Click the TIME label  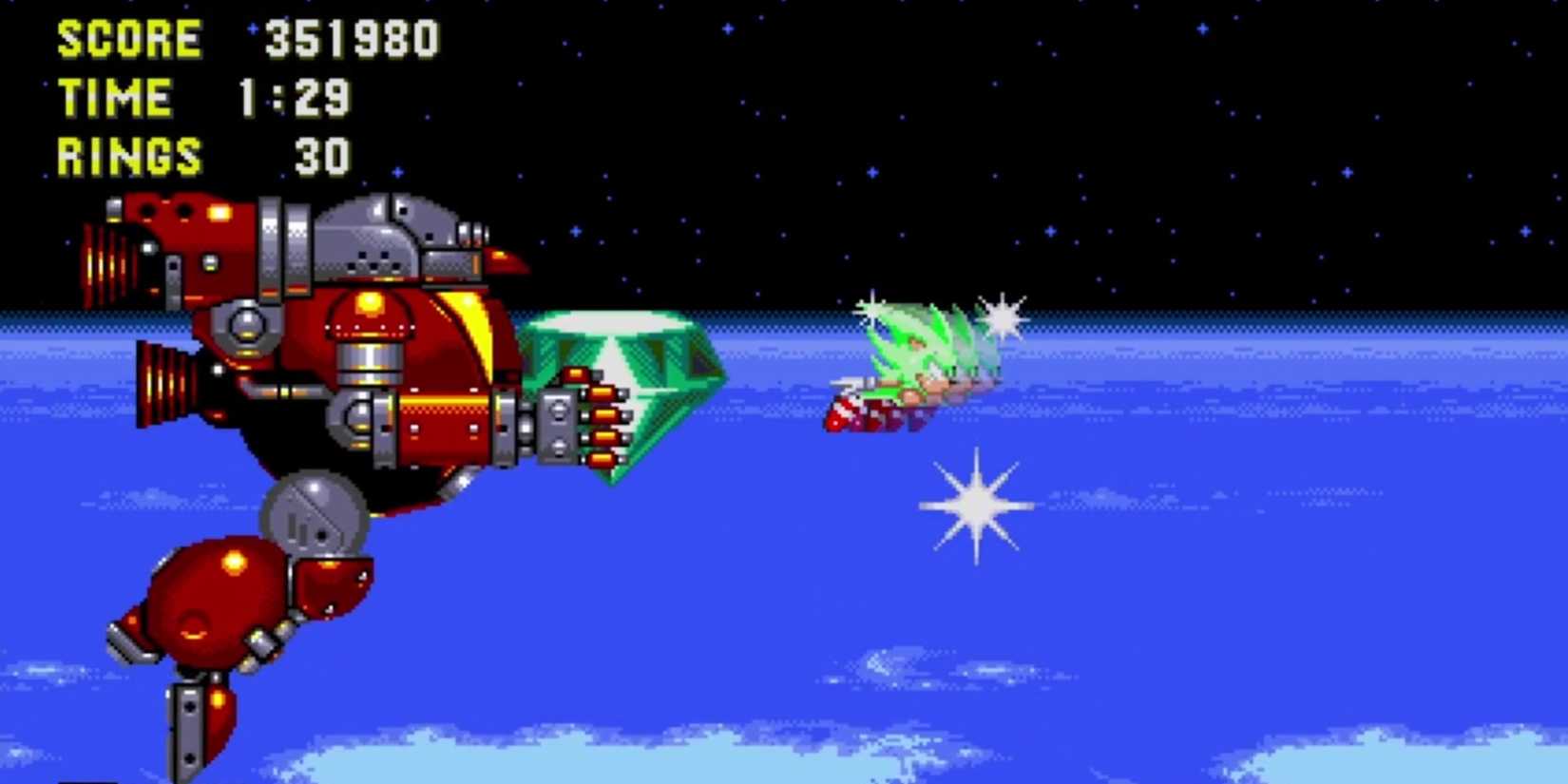coord(114,97)
